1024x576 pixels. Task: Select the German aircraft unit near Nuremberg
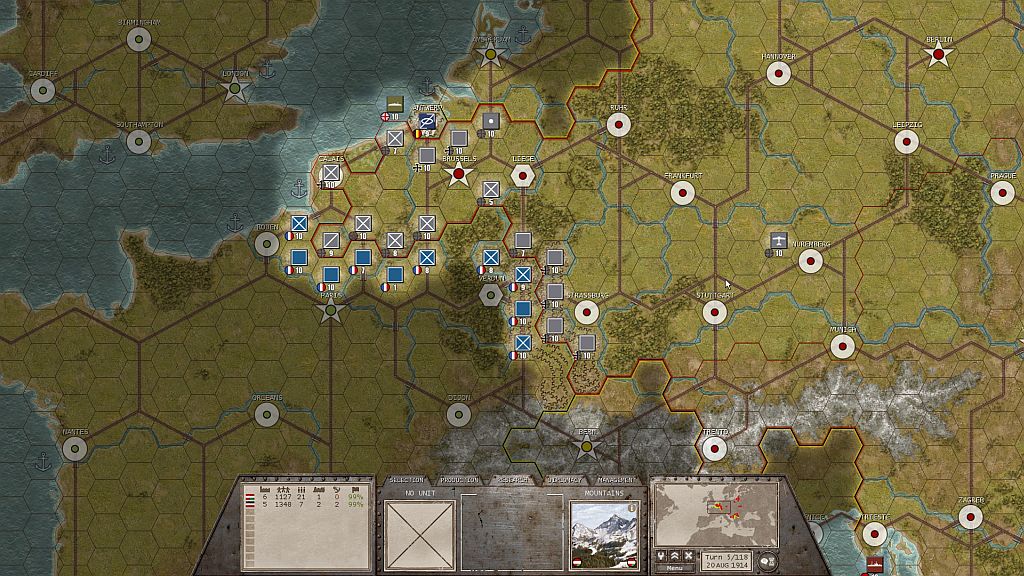click(x=778, y=240)
